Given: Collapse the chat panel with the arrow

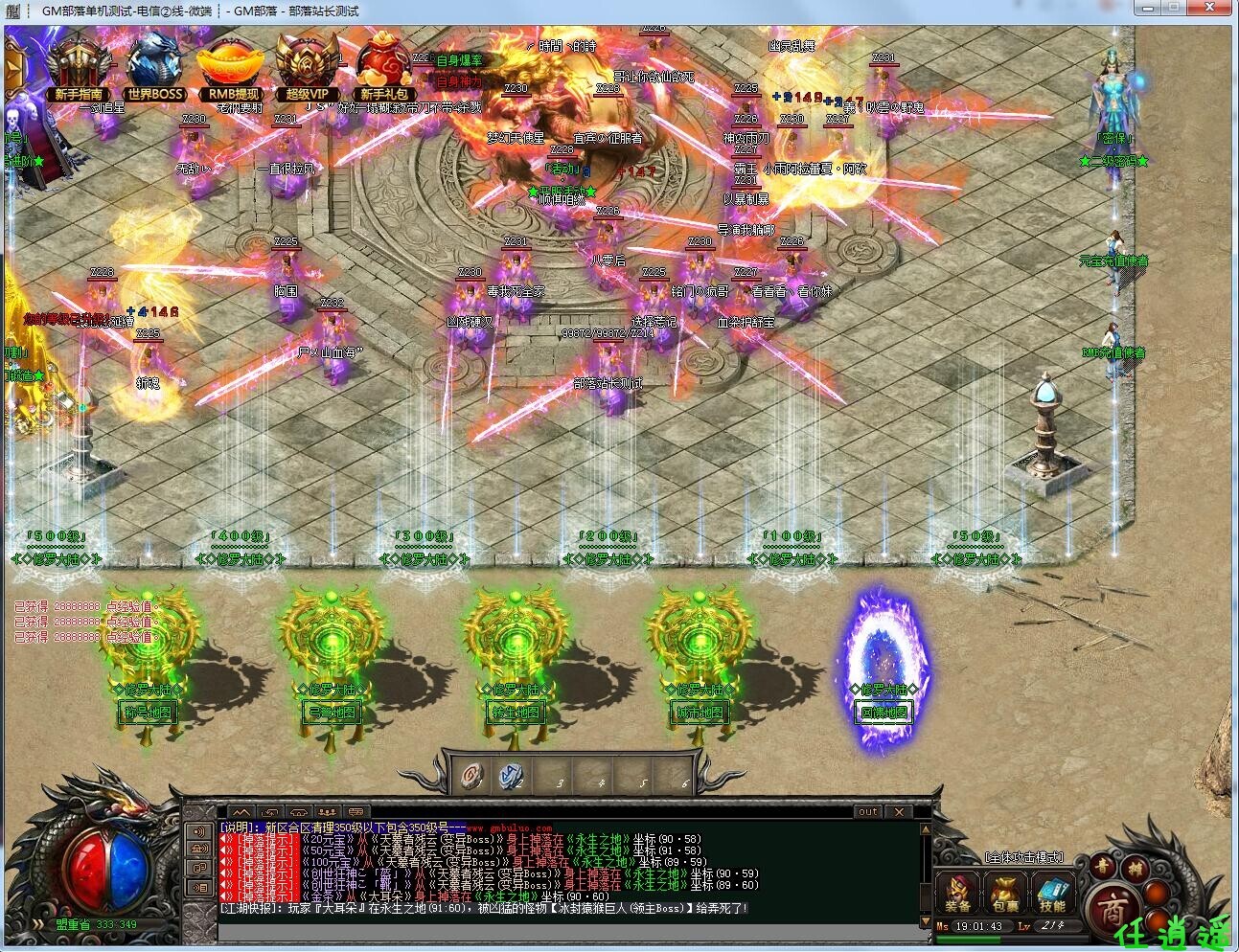Looking at the screenshot, I should (242, 812).
